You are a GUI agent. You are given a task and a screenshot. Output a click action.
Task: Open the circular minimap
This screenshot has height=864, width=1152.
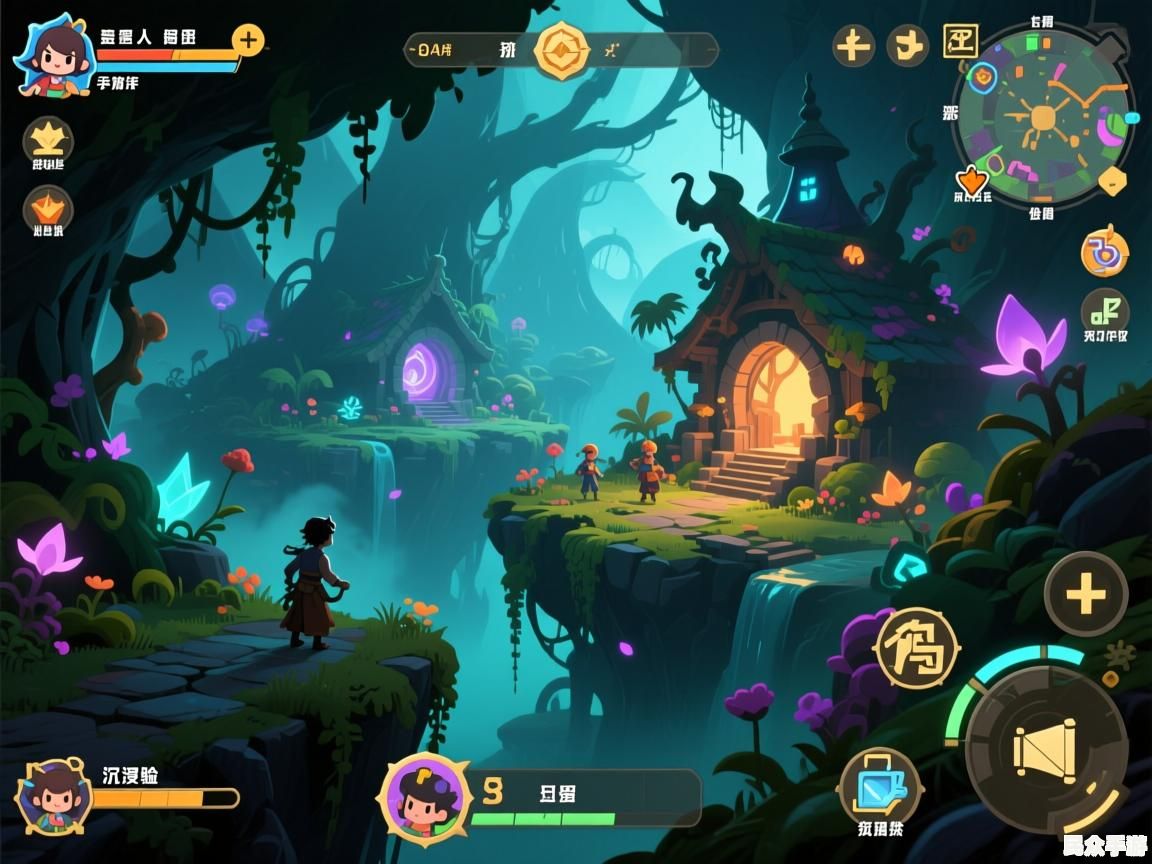coord(1043,118)
